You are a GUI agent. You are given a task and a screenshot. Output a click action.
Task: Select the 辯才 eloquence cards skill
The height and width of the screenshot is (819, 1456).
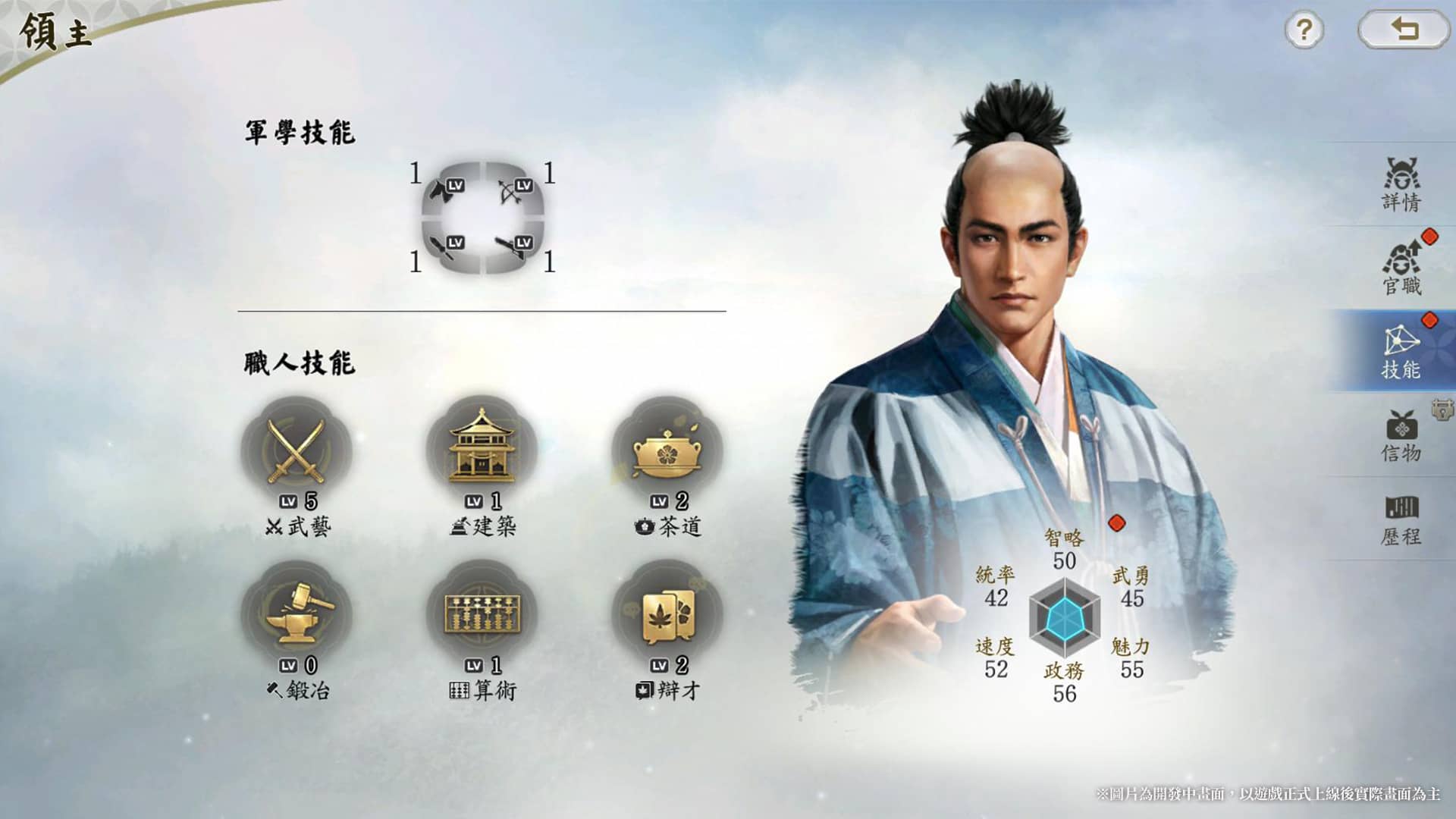click(x=667, y=615)
